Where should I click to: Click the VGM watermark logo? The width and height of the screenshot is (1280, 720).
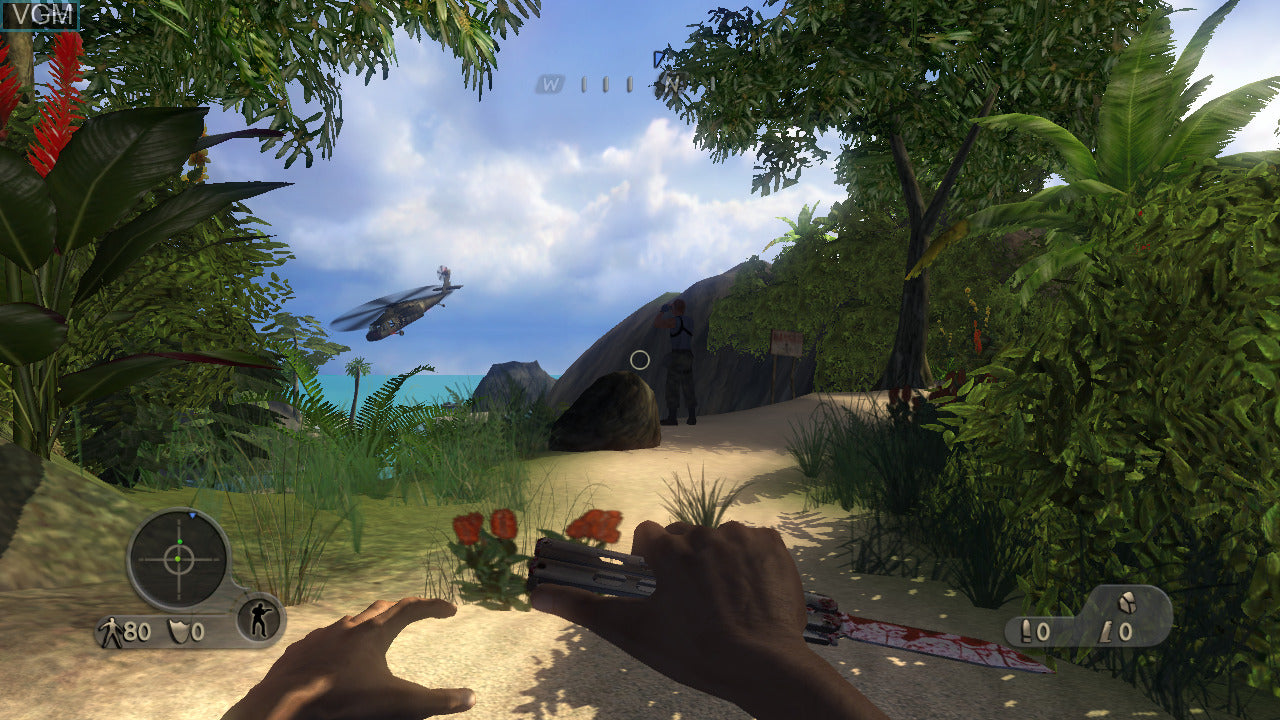click(x=40, y=14)
